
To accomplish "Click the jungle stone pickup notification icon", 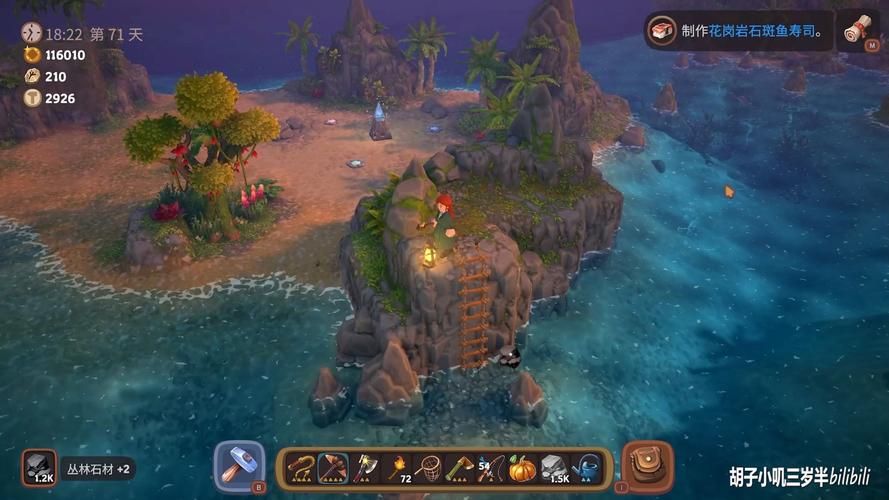I will pos(40,467).
